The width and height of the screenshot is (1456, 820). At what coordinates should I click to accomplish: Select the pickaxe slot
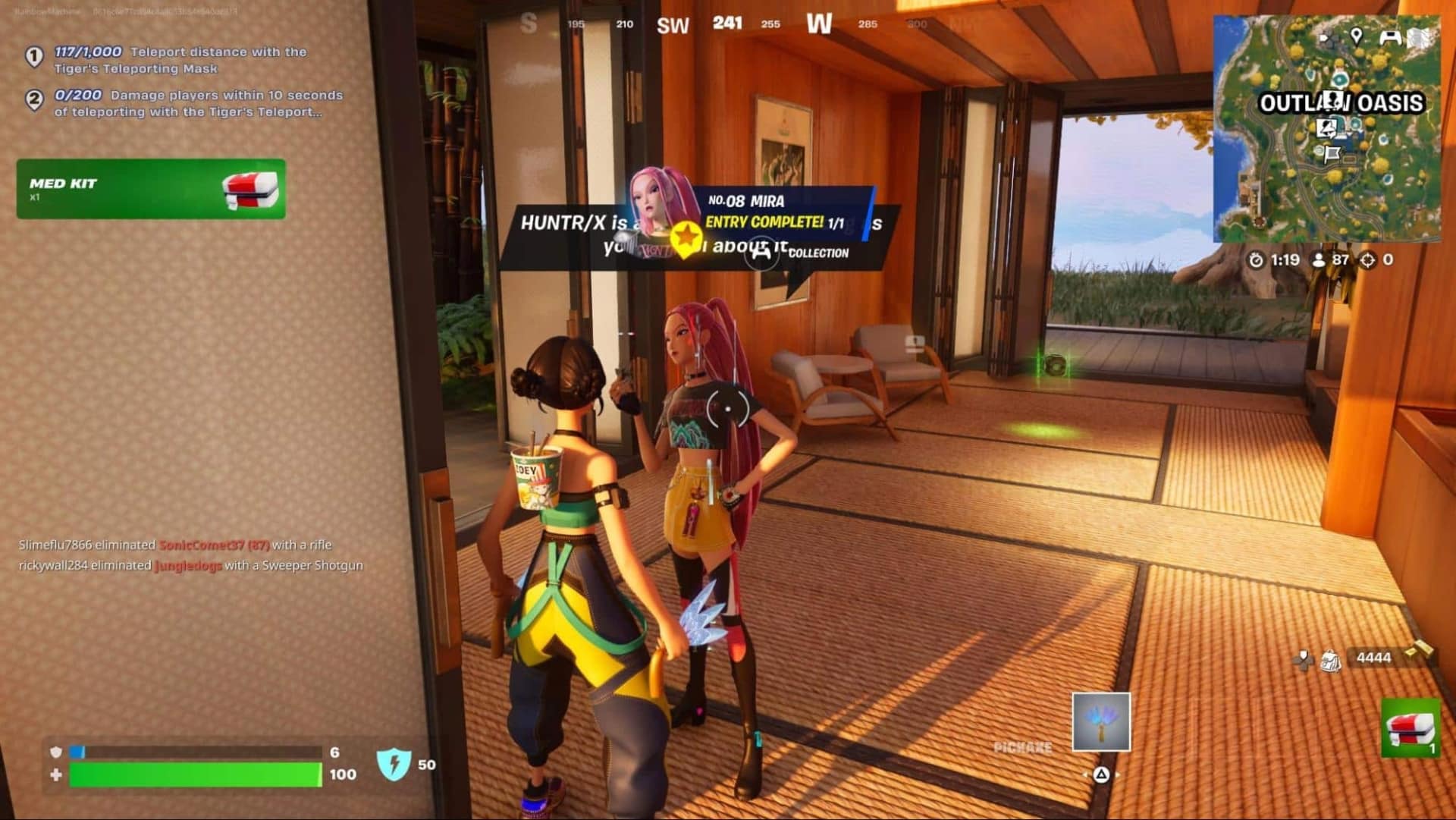pyautogui.click(x=1100, y=721)
